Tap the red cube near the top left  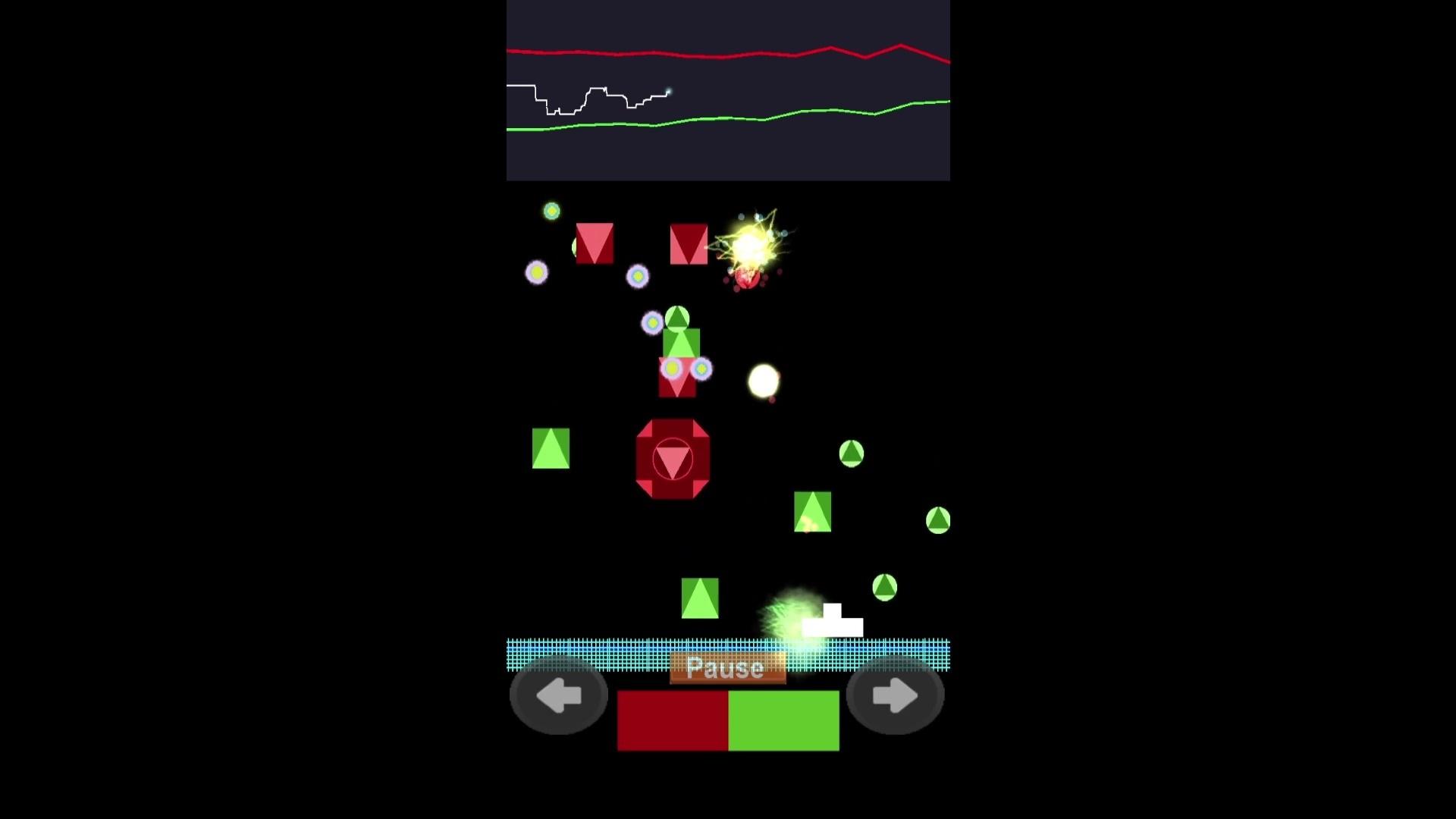tap(596, 244)
